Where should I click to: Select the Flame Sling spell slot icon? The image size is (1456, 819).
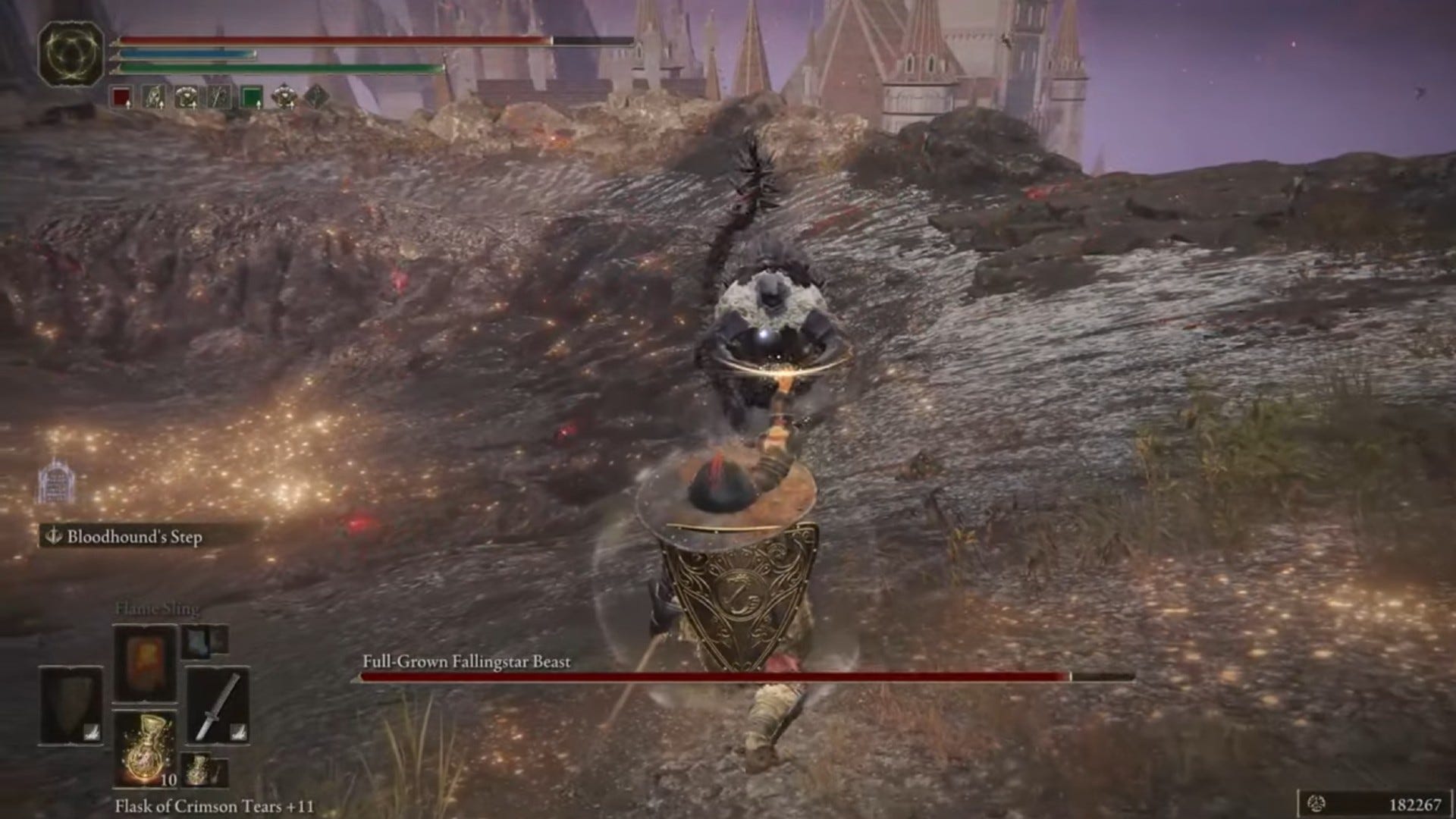144,663
